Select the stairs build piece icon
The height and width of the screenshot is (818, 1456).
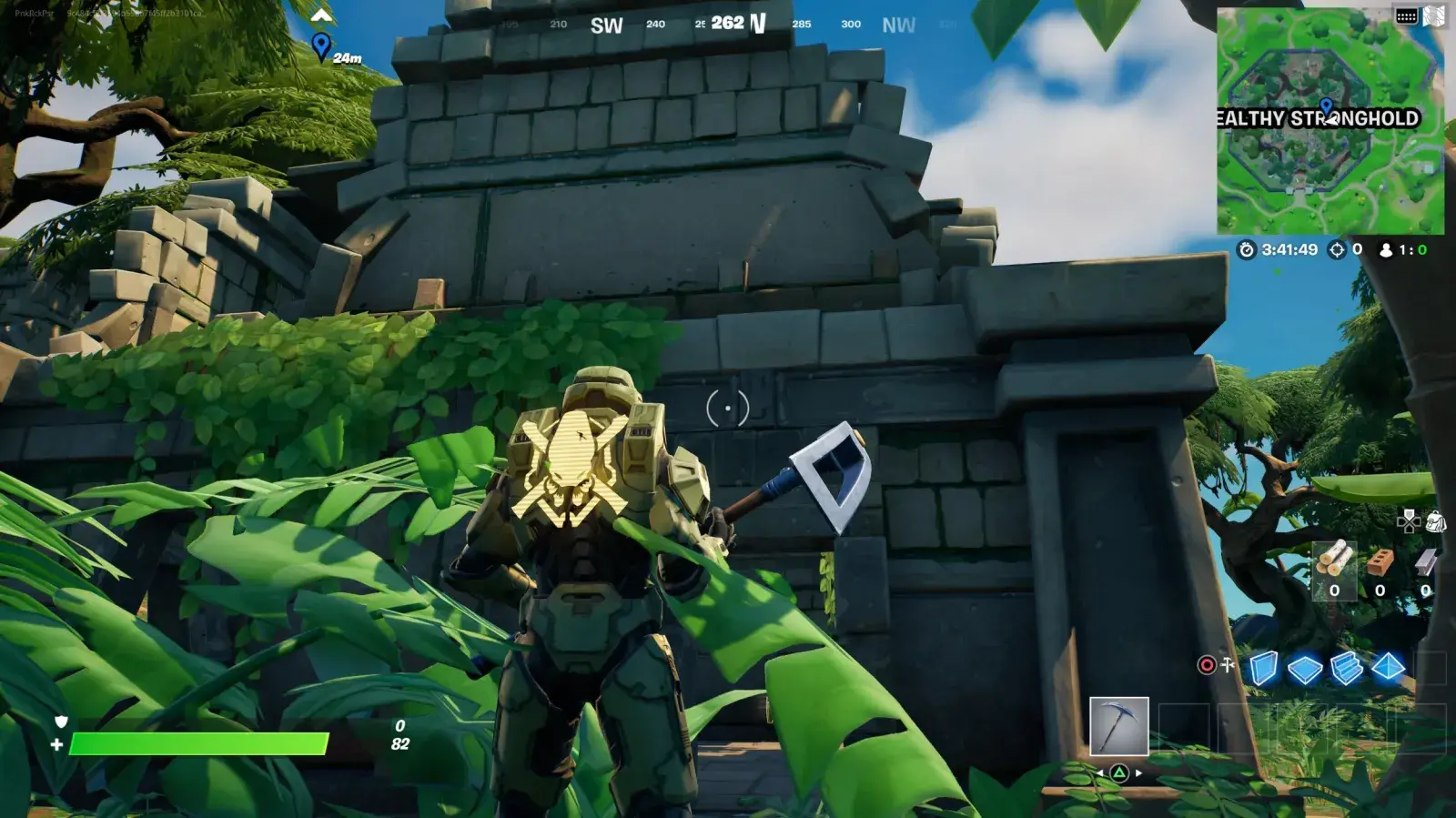point(1346,669)
